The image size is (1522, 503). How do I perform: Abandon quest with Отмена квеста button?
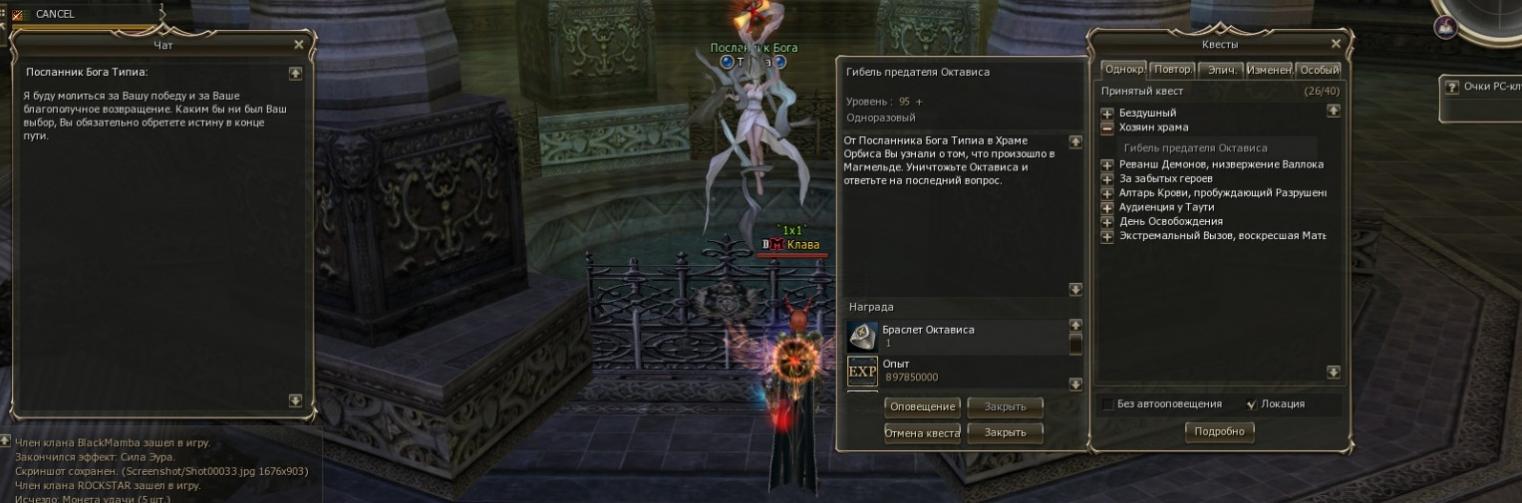click(x=922, y=433)
